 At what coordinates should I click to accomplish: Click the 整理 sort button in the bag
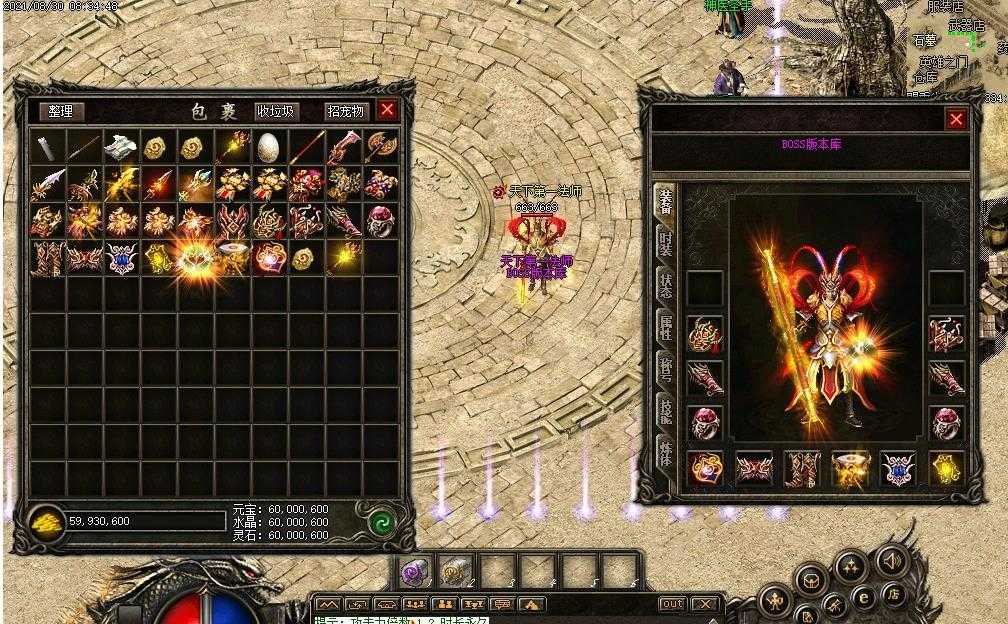coord(62,112)
